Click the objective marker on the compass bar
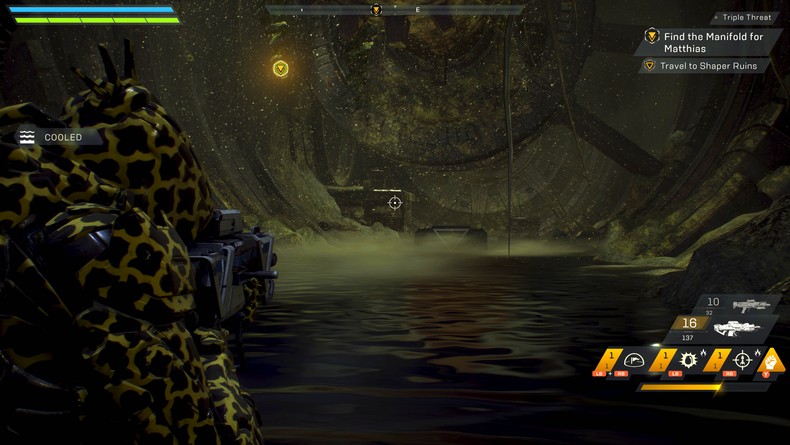790x445 pixels. 376,10
